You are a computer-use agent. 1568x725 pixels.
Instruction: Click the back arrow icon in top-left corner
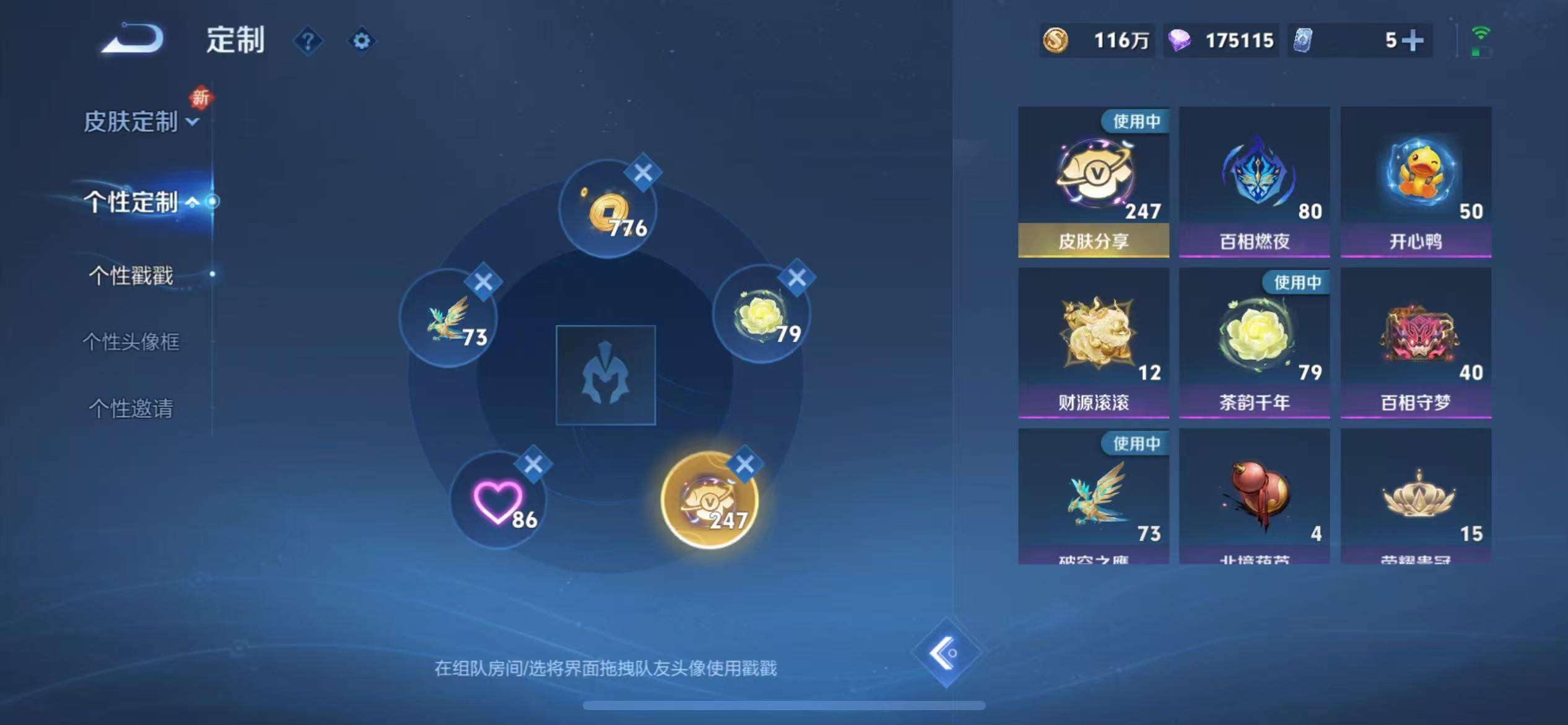131,38
